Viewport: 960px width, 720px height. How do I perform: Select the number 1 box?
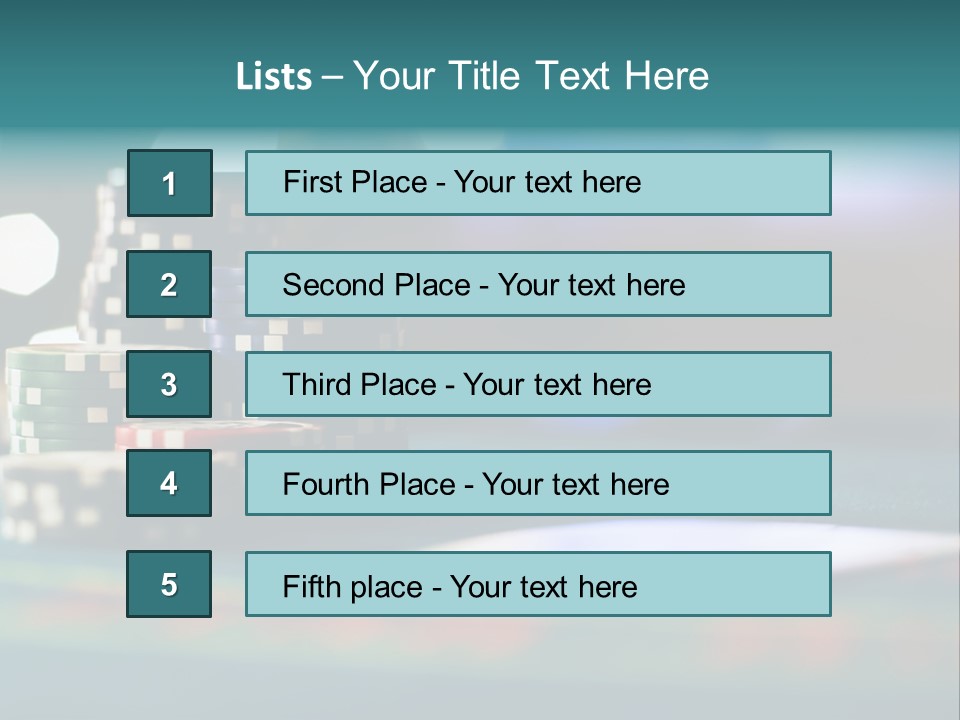click(169, 183)
